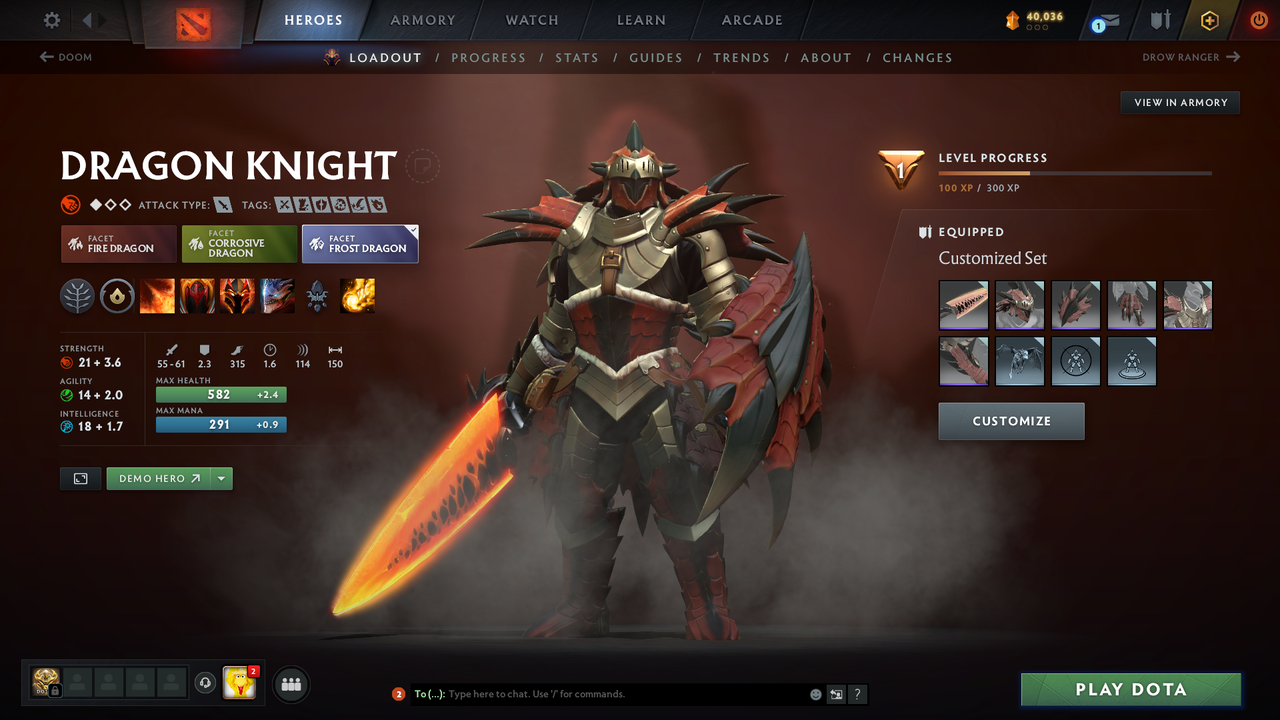
Task: Open the notifications envelope icon
Action: pyautogui.click(x=1103, y=19)
